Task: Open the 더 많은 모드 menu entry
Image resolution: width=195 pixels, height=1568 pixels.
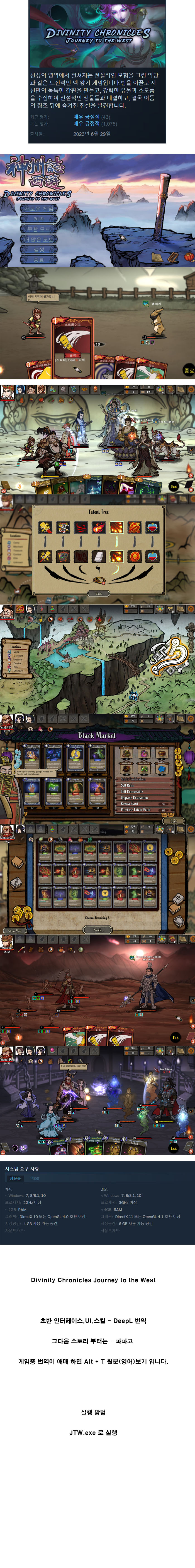Action: [38, 239]
